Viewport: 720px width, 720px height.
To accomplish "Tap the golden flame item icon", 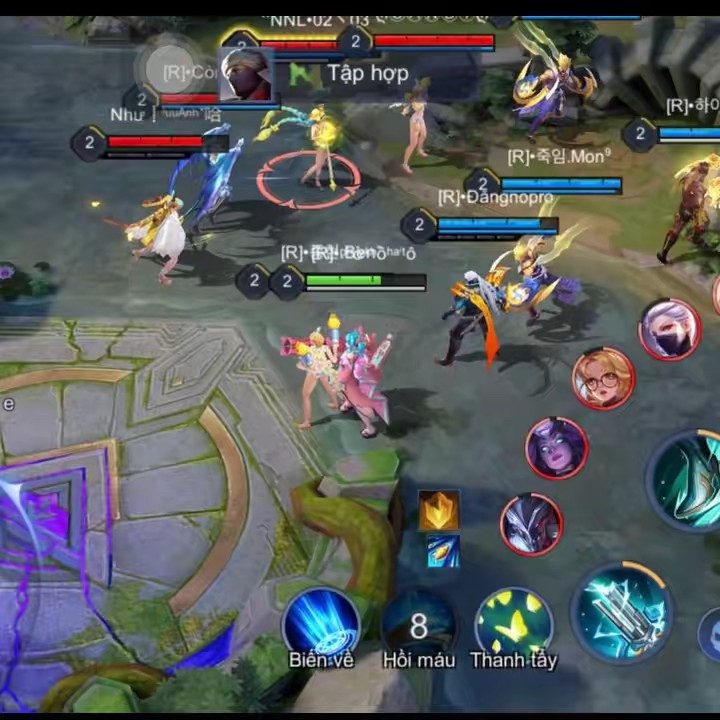I will coord(439,510).
